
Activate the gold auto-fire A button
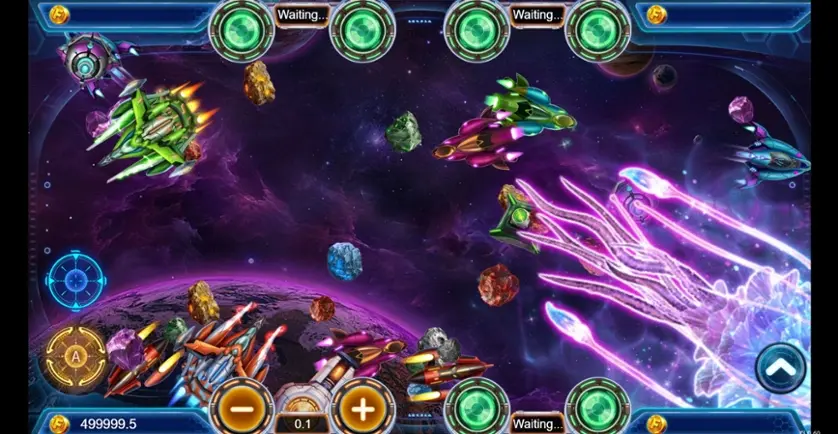(76, 355)
